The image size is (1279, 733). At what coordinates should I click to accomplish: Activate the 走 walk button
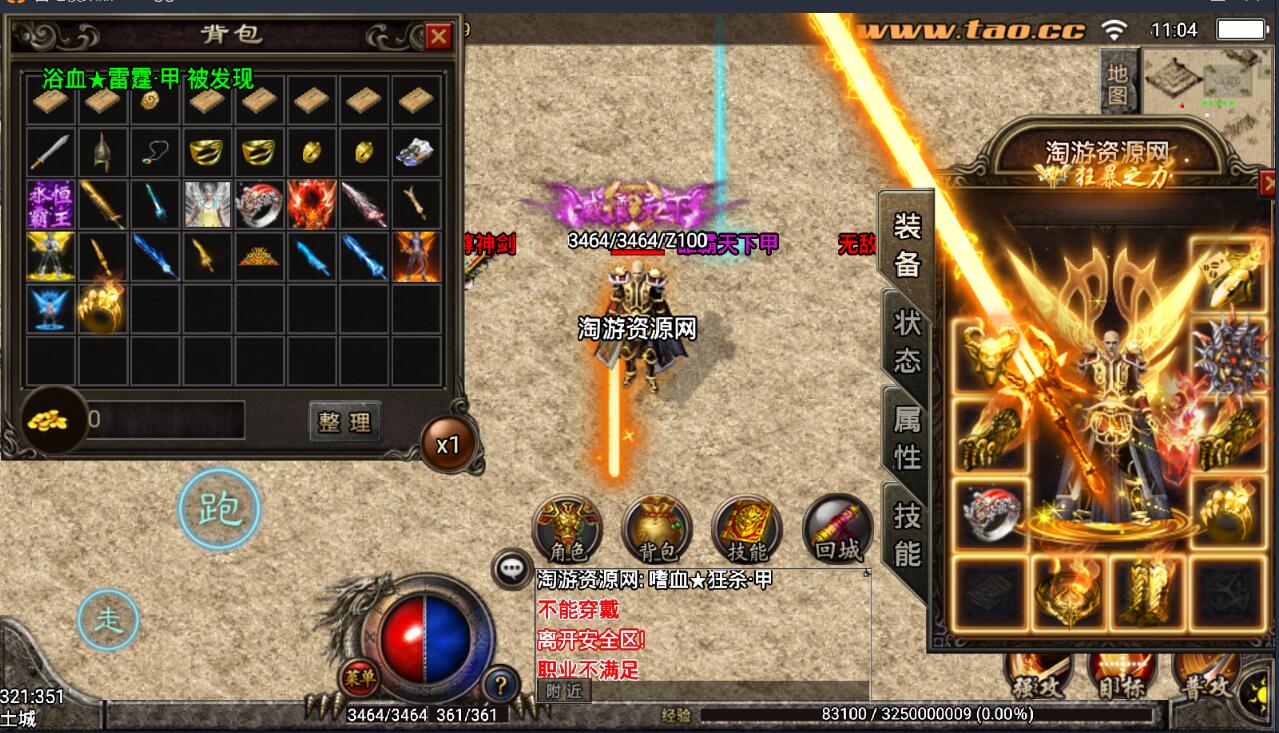[x=108, y=620]
